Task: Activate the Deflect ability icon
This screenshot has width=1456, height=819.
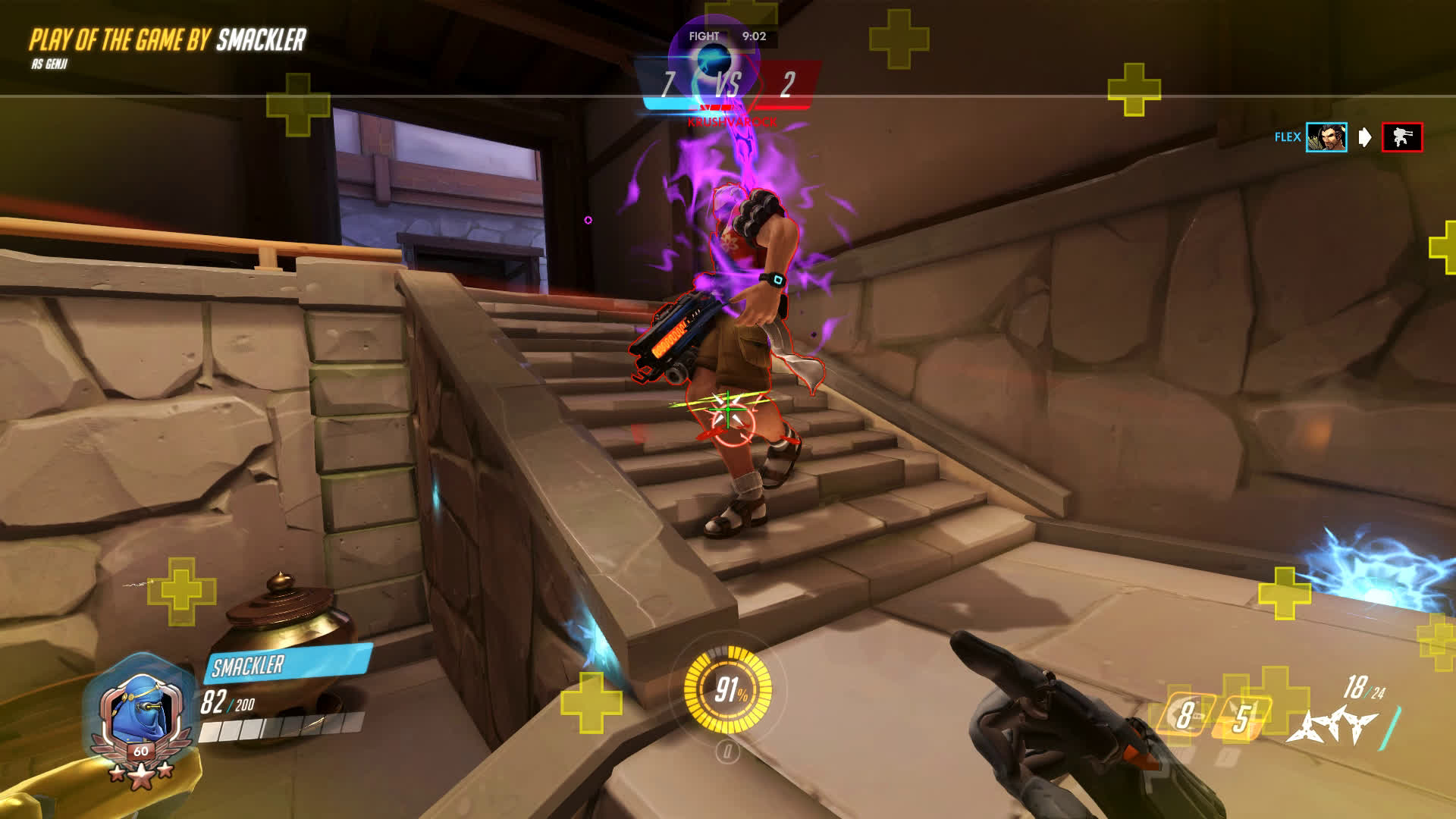Action: pyautogui.click(x=1241, y=717)
